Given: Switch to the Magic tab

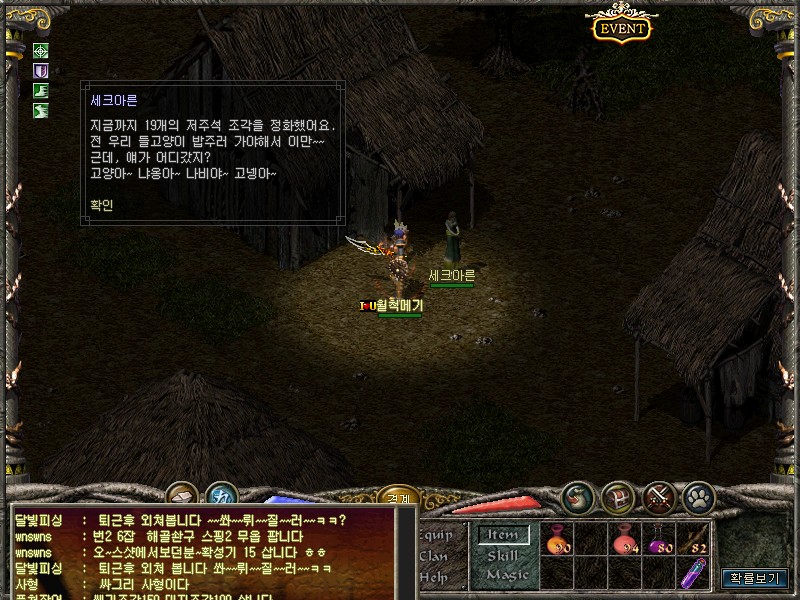Looking at the screenshot, I should [x=507, y=574].
